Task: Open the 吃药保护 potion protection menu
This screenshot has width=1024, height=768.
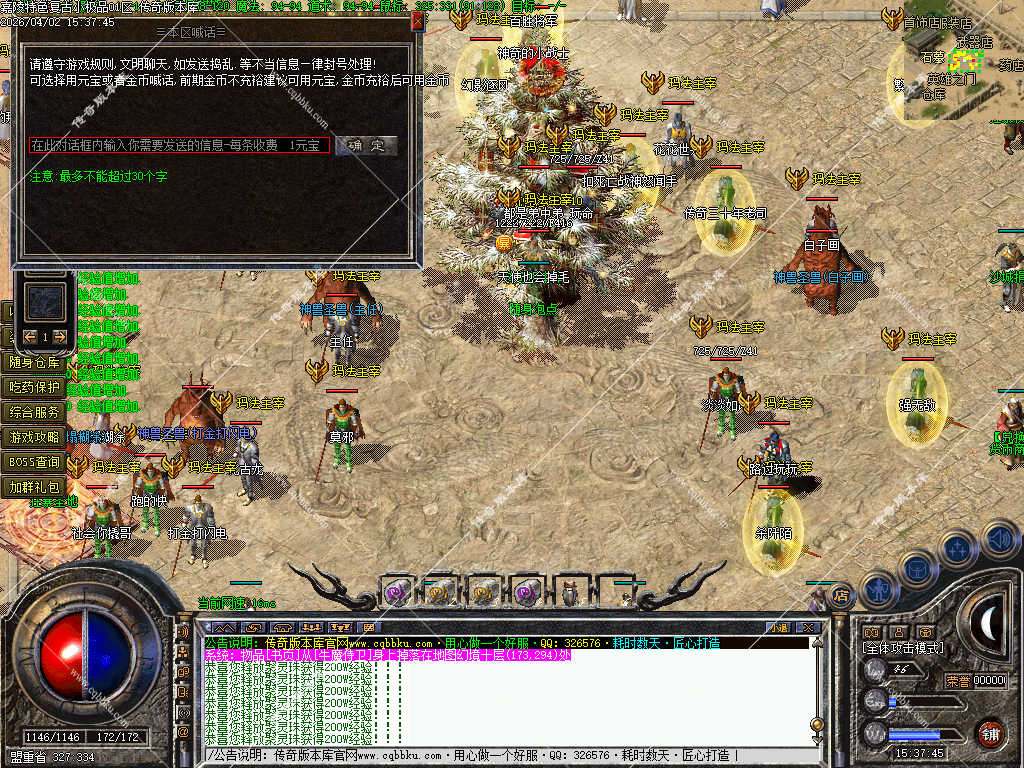Action: coord(35,387)
